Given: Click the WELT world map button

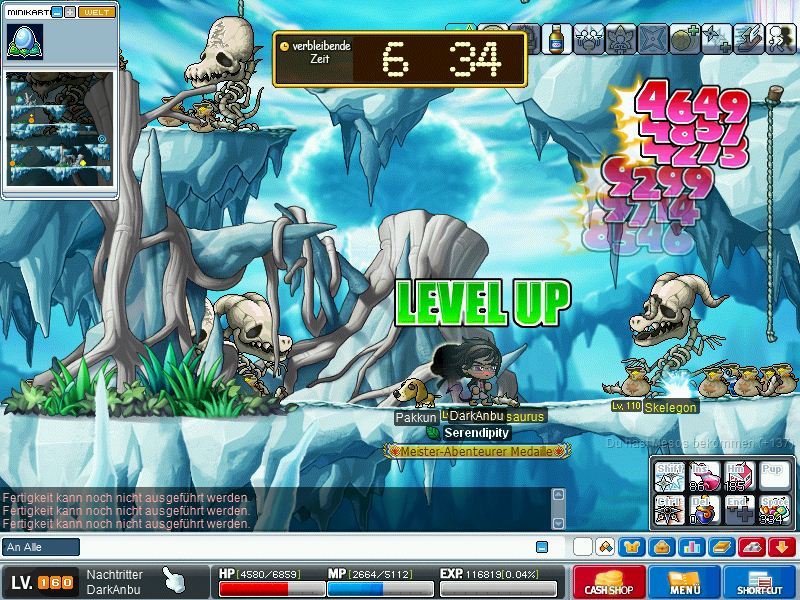Looking at the screenshot, I should click(97, 12).
